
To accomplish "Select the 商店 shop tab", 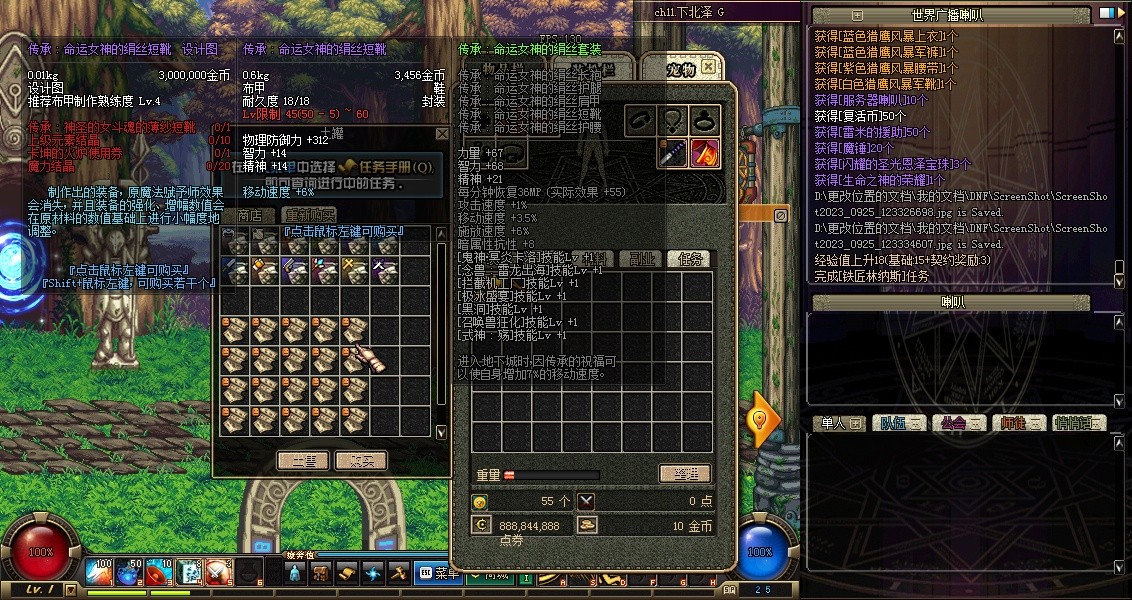I will pyautogui.click(x=249, y=215).
